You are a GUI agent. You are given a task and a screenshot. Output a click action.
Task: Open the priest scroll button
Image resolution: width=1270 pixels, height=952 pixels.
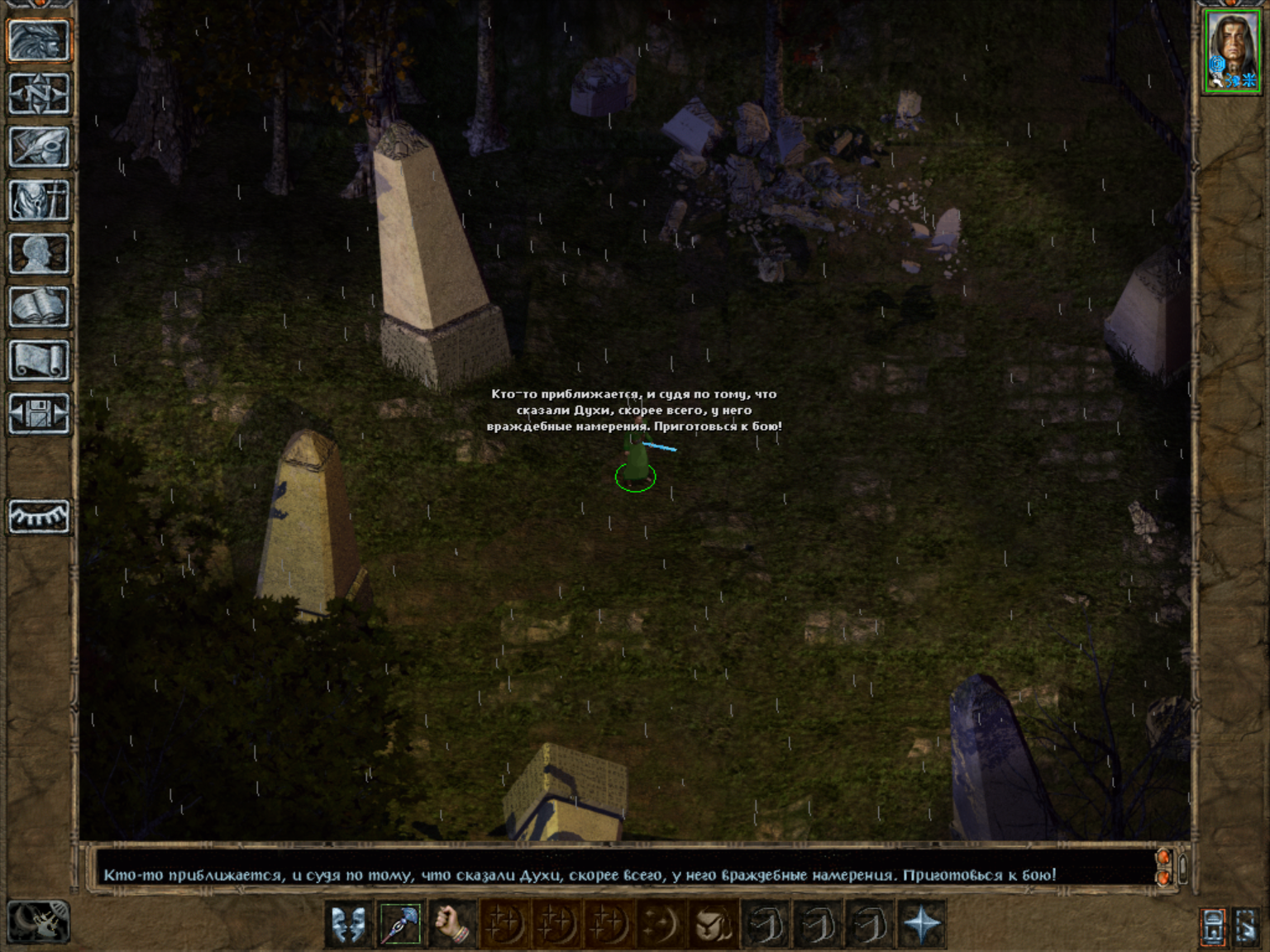tap(38, 360)
